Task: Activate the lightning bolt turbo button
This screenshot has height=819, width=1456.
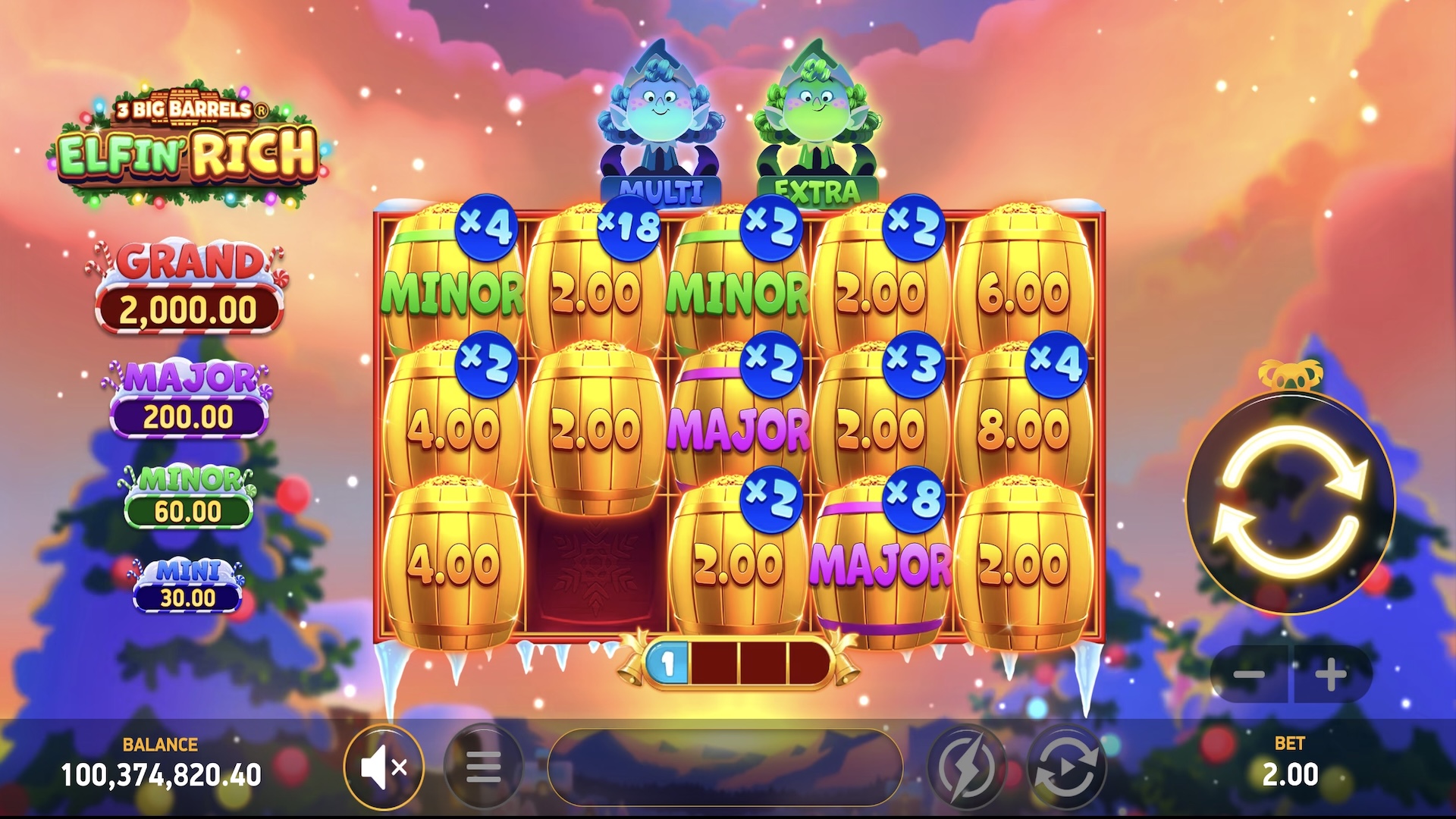Action: (966, 768)
